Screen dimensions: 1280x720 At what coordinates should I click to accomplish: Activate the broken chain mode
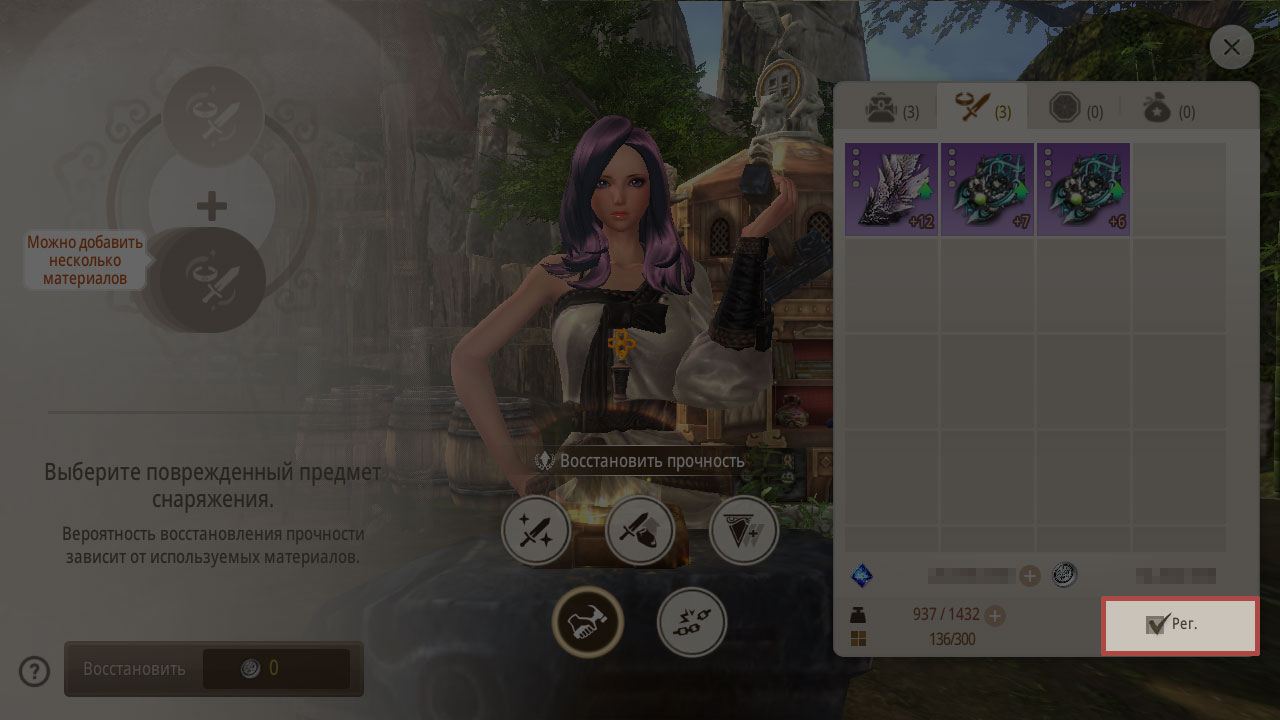(692, 622)
